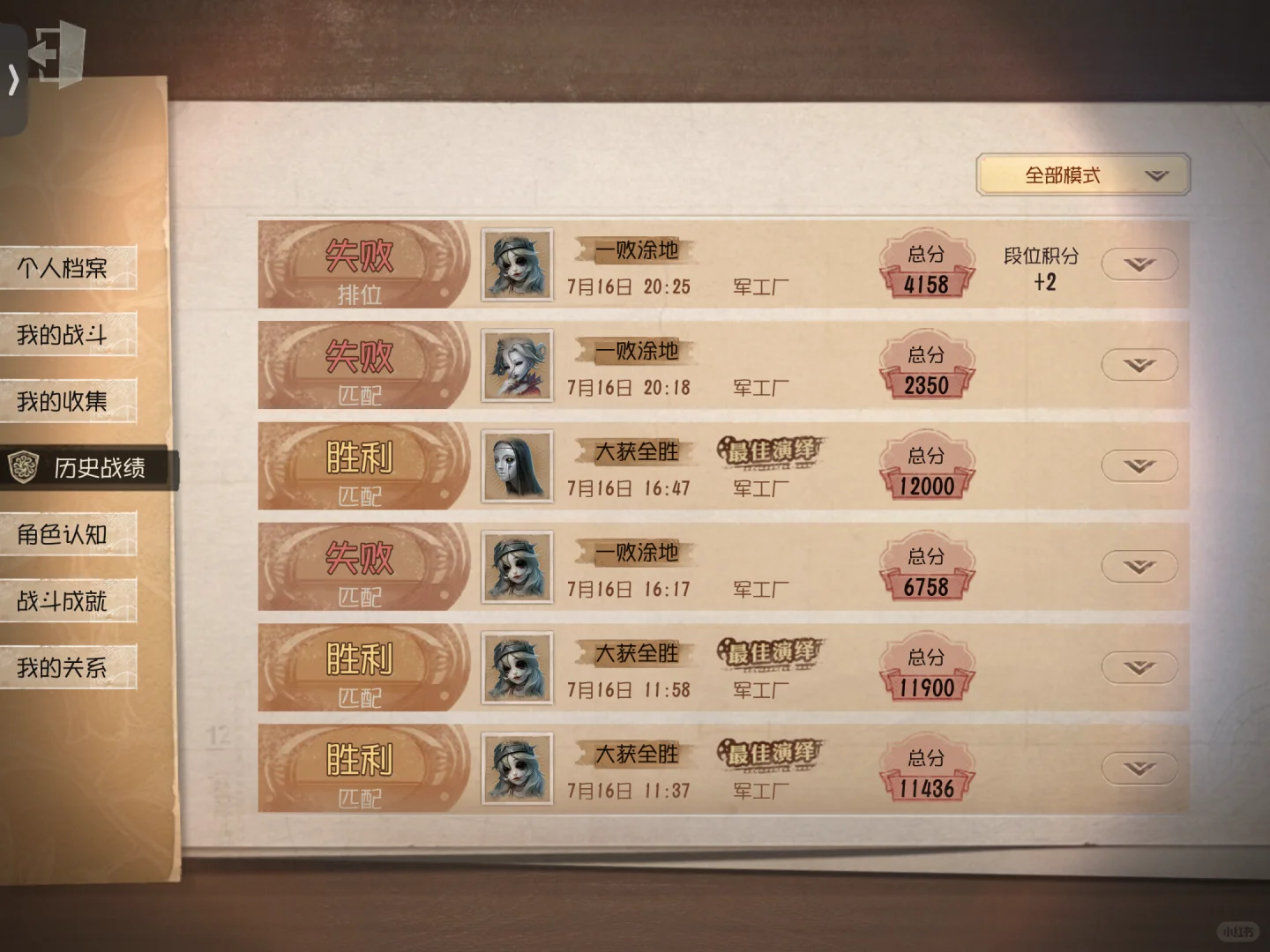This screenshot has width=1270, height=952.
Task: Expand details of the 4158-point ranked match
Action: pyautogui.click(x=1139, y=263)
